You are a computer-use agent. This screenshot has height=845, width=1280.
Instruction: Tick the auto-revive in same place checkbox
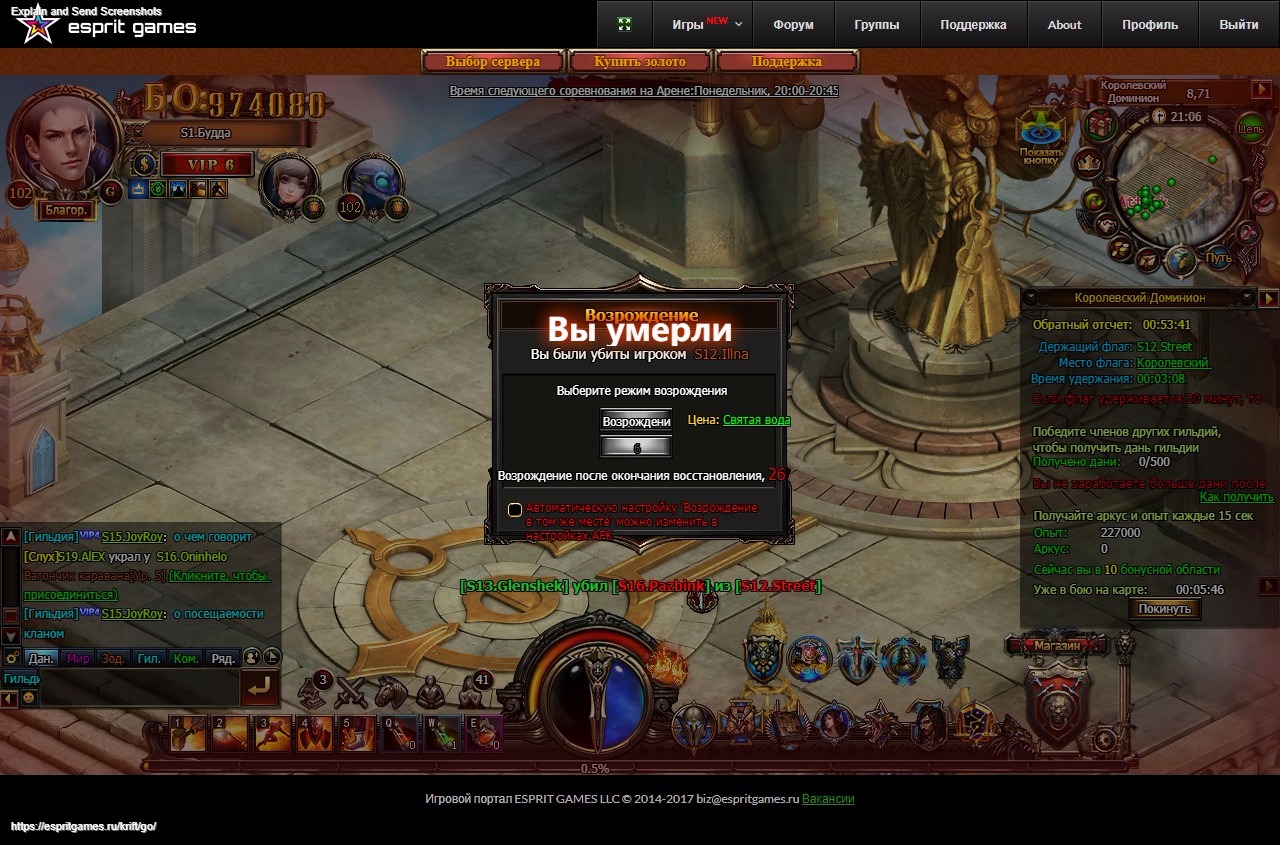click(x=515, y=510)
